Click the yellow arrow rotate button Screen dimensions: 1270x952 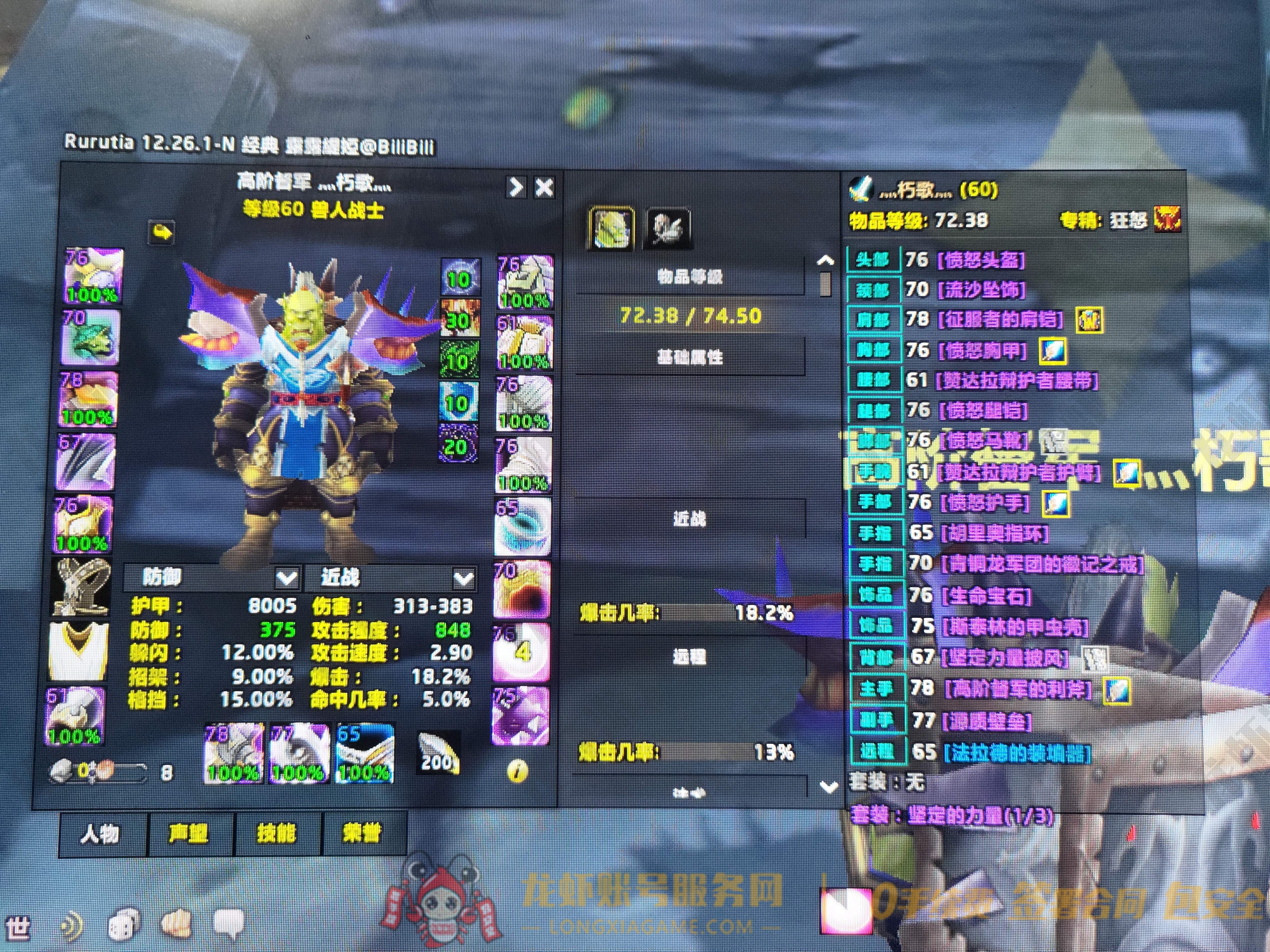(162, 232)
